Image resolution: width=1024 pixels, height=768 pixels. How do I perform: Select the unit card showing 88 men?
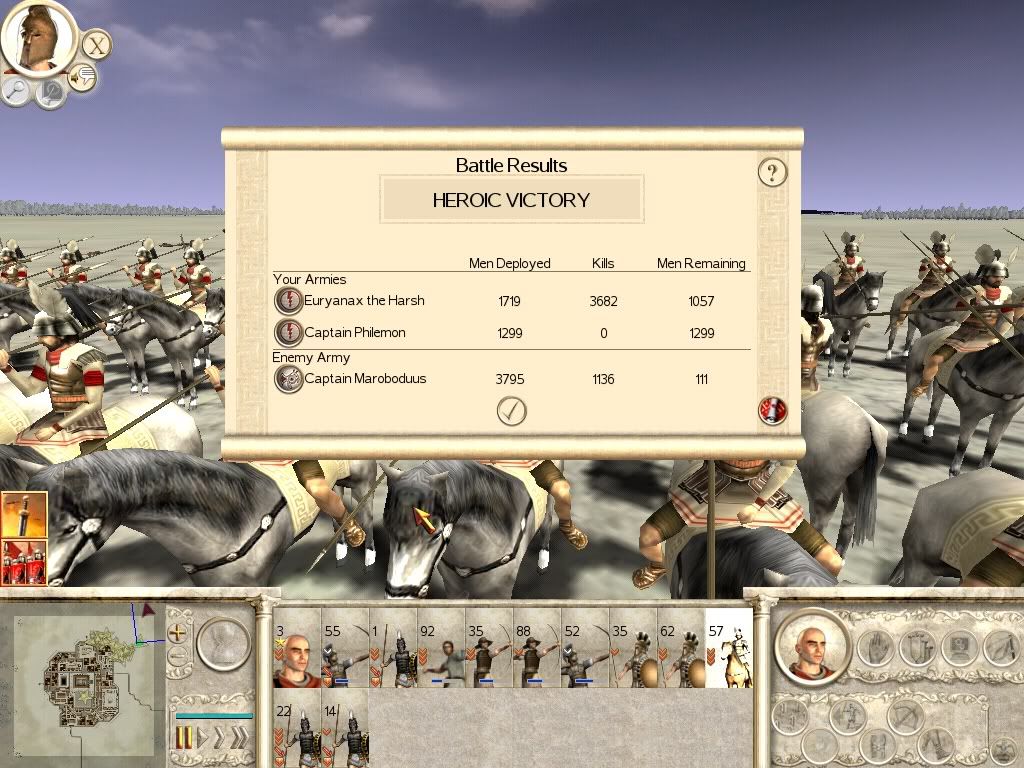pyautogui.click(x=537, y=648)
